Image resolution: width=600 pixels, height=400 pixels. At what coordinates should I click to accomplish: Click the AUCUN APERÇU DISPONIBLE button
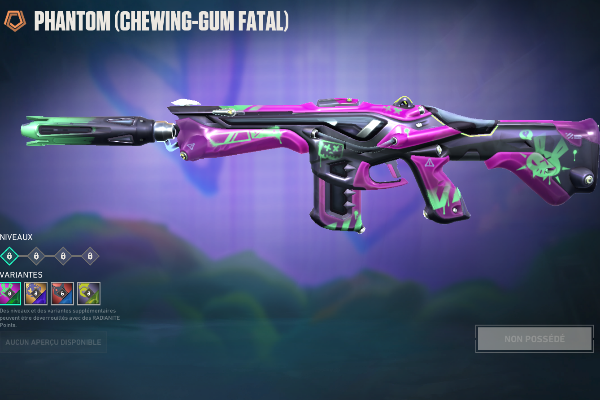coord(53,343)
